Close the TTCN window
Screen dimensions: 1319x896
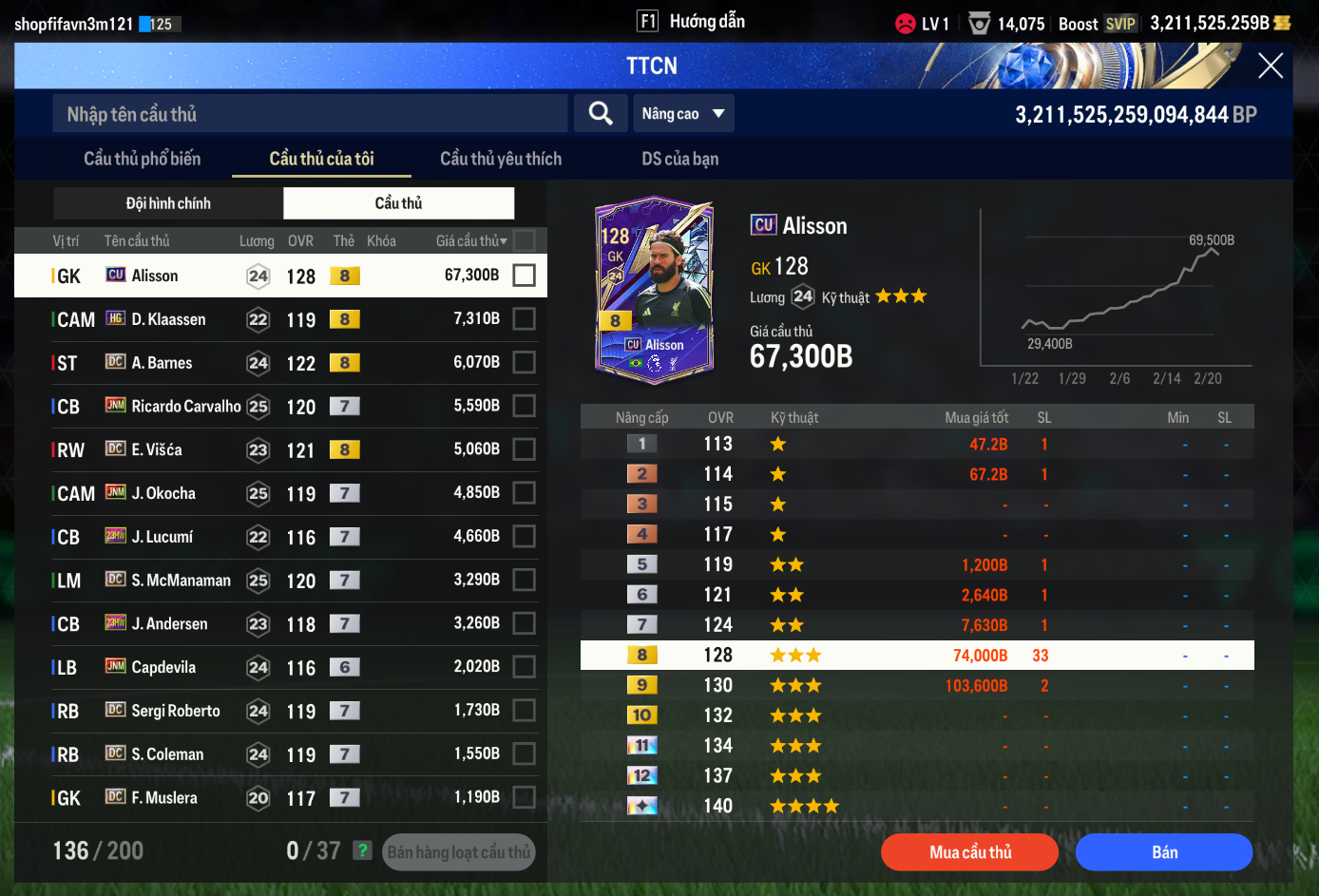click(1270, 66)
